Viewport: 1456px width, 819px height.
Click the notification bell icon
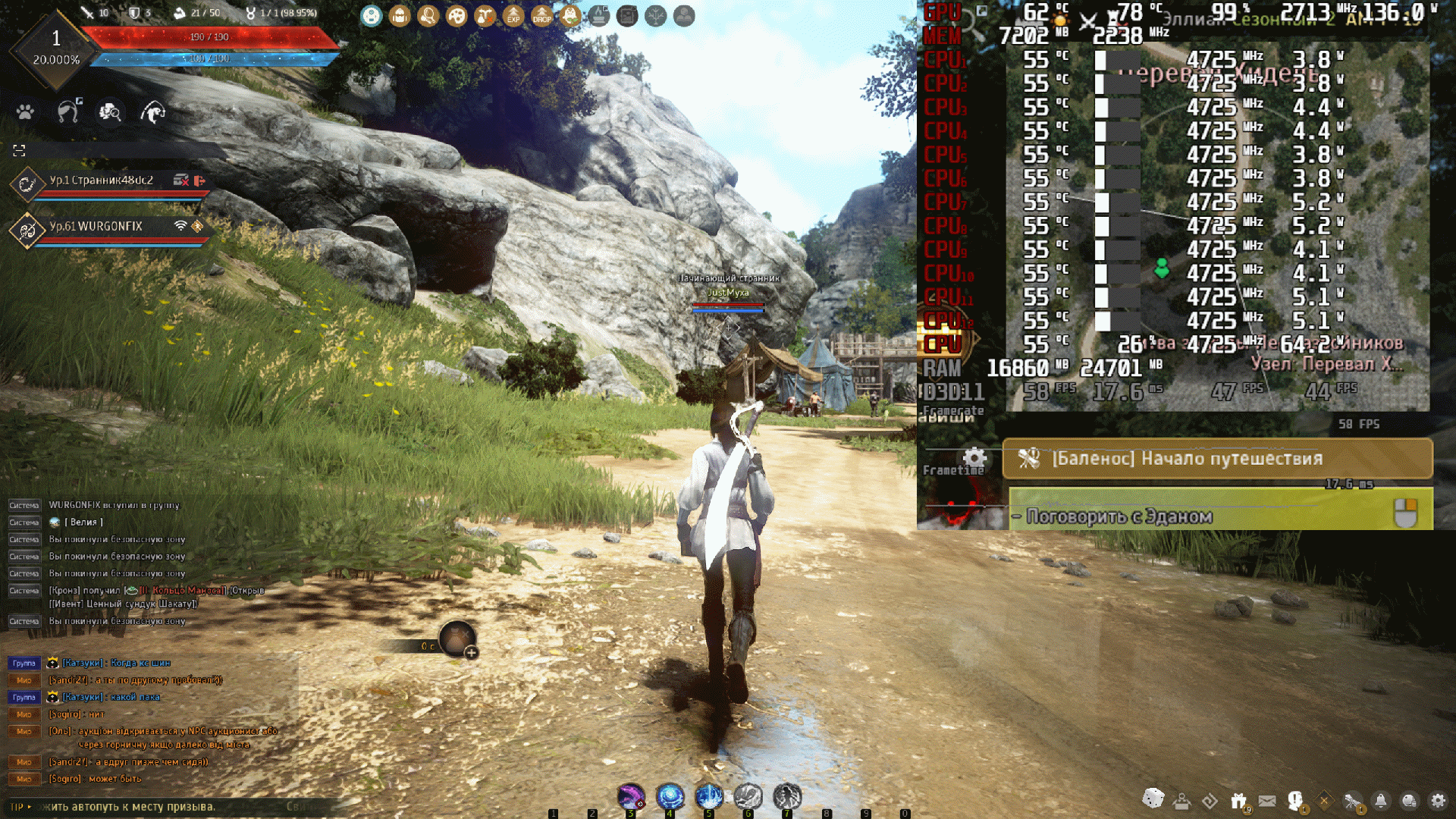(1381, 801)
